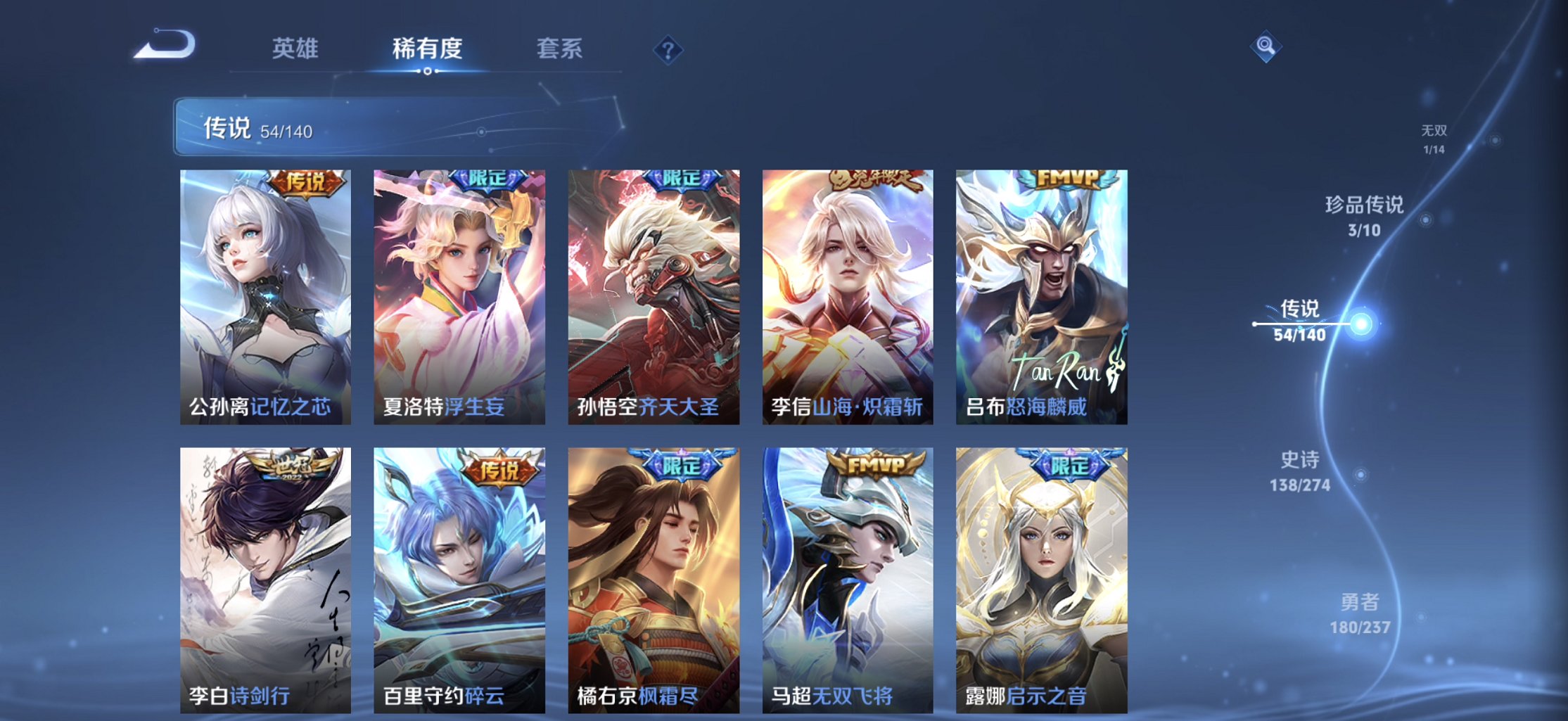Click the help question mark icon
The width and height of the screenshot is (1568, 721).
pos(668,49)
